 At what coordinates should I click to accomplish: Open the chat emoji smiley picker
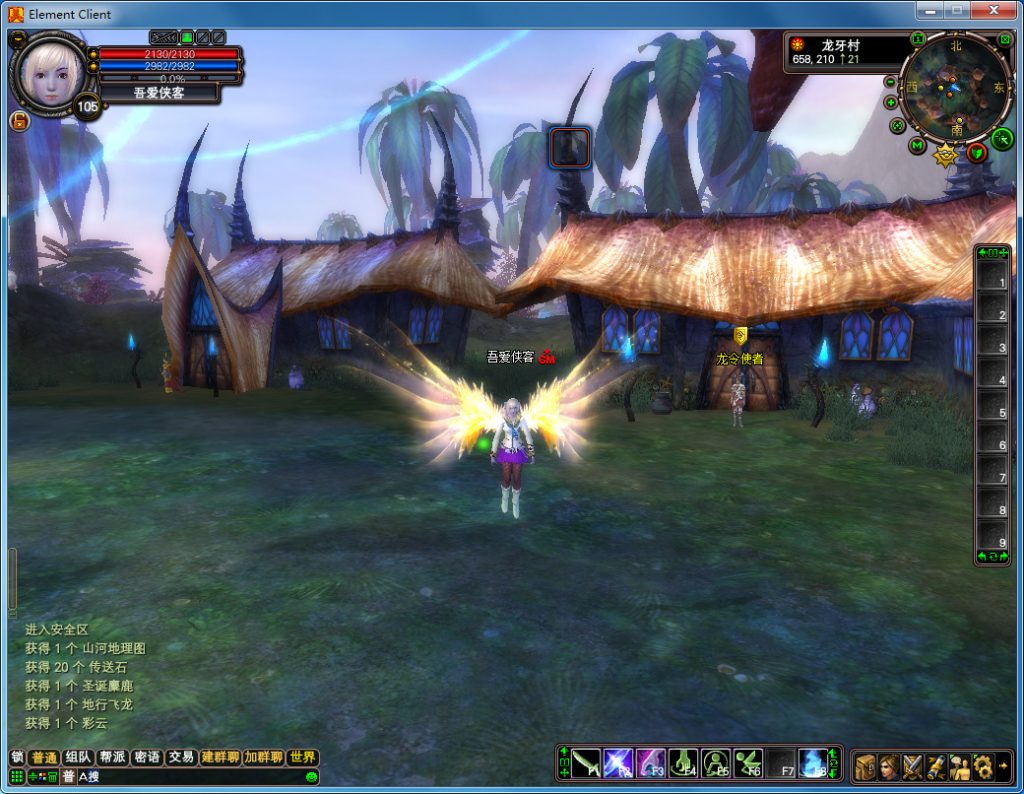point(312,777)
